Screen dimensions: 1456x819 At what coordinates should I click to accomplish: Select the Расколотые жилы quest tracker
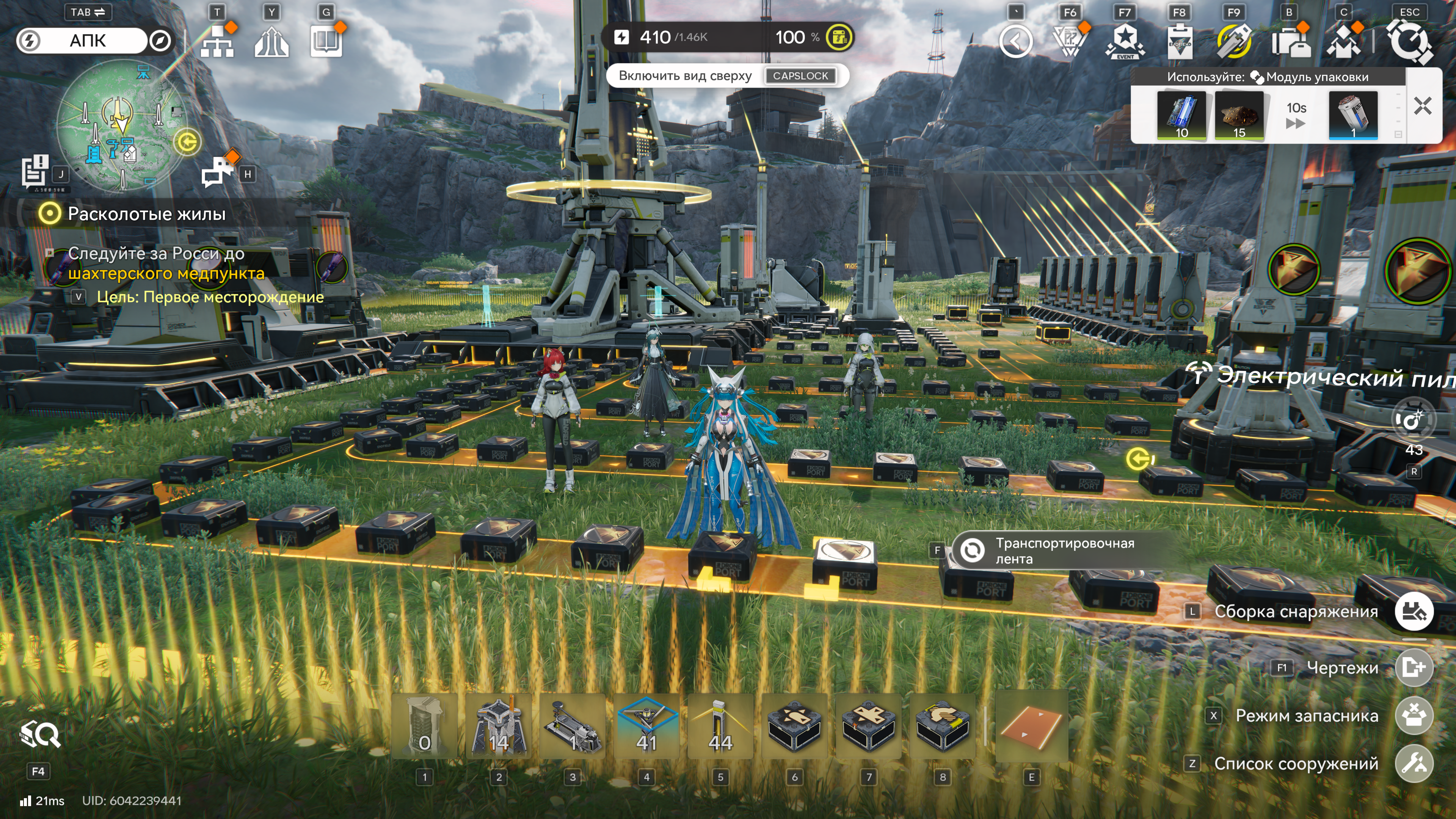146,213
